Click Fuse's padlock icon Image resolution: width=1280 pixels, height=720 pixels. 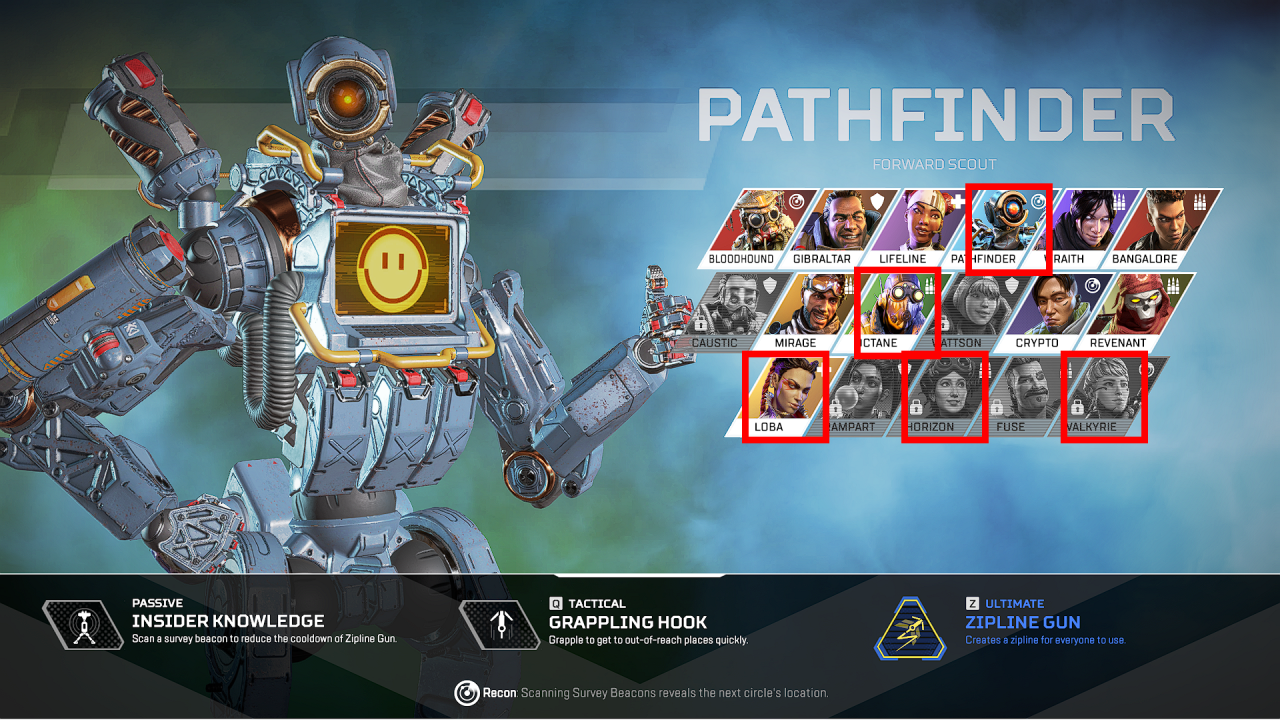click(999, 407)
